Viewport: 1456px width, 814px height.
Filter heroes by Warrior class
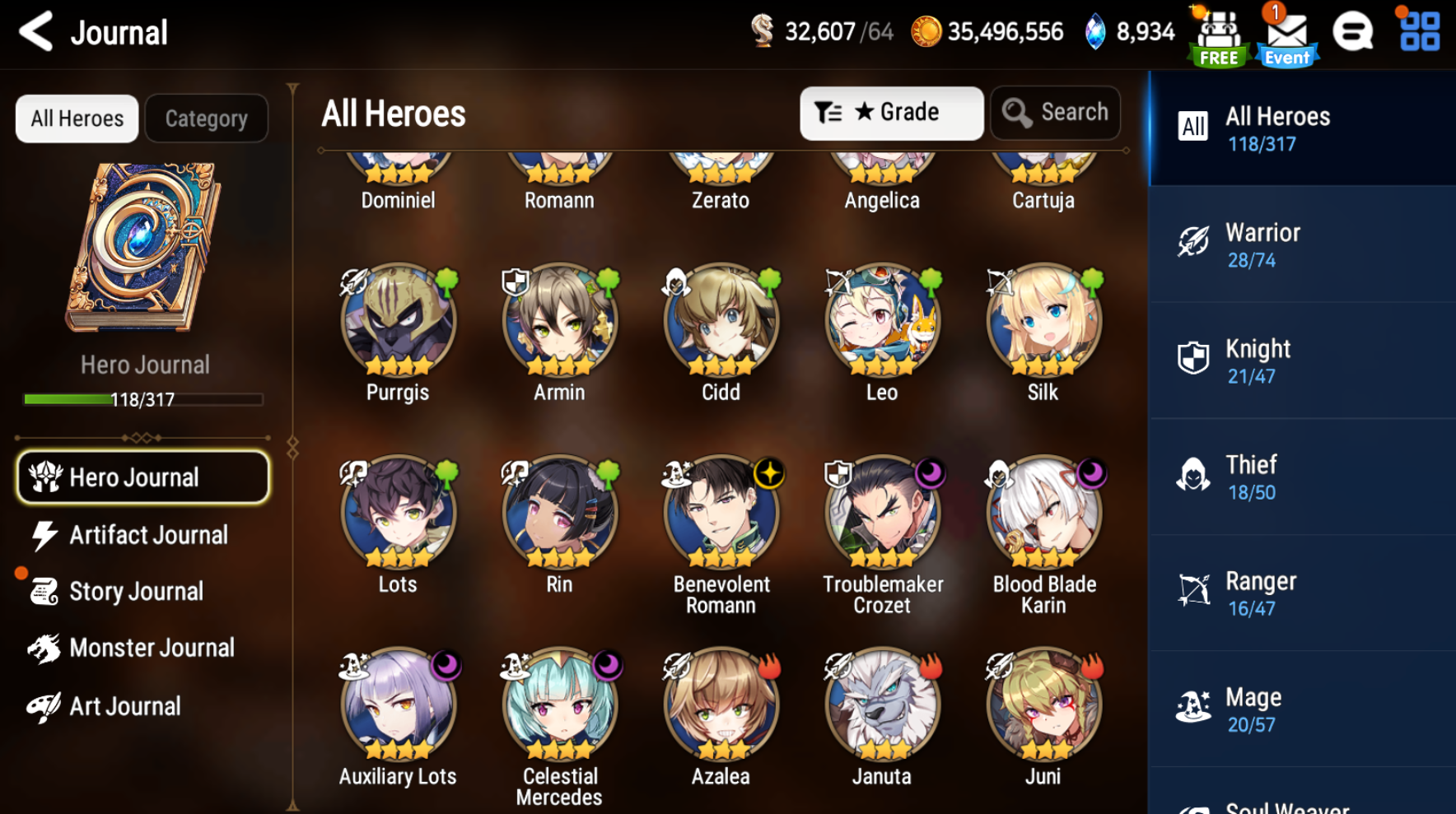(1300, 244)
